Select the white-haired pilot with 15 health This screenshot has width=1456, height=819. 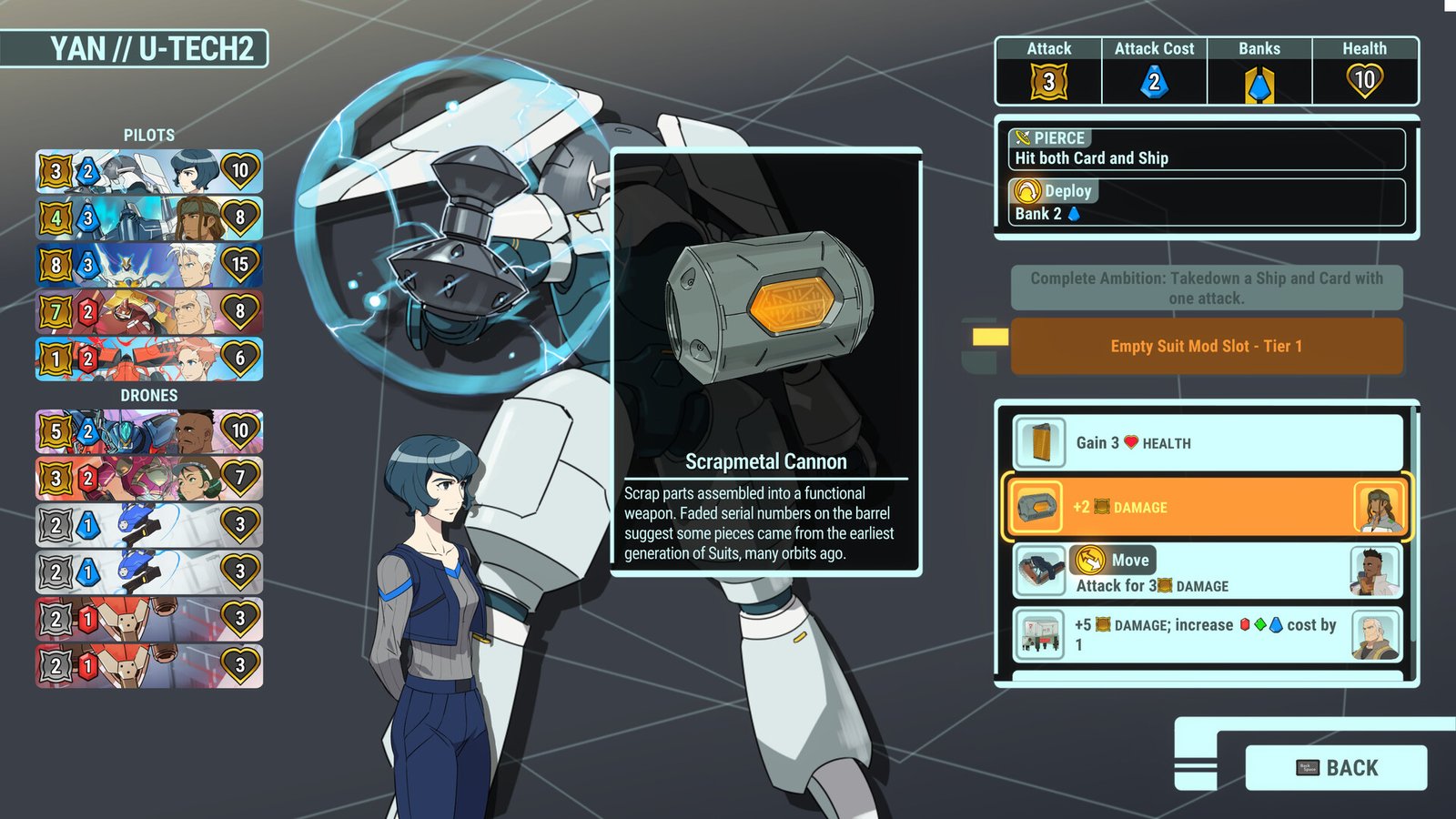149,265
